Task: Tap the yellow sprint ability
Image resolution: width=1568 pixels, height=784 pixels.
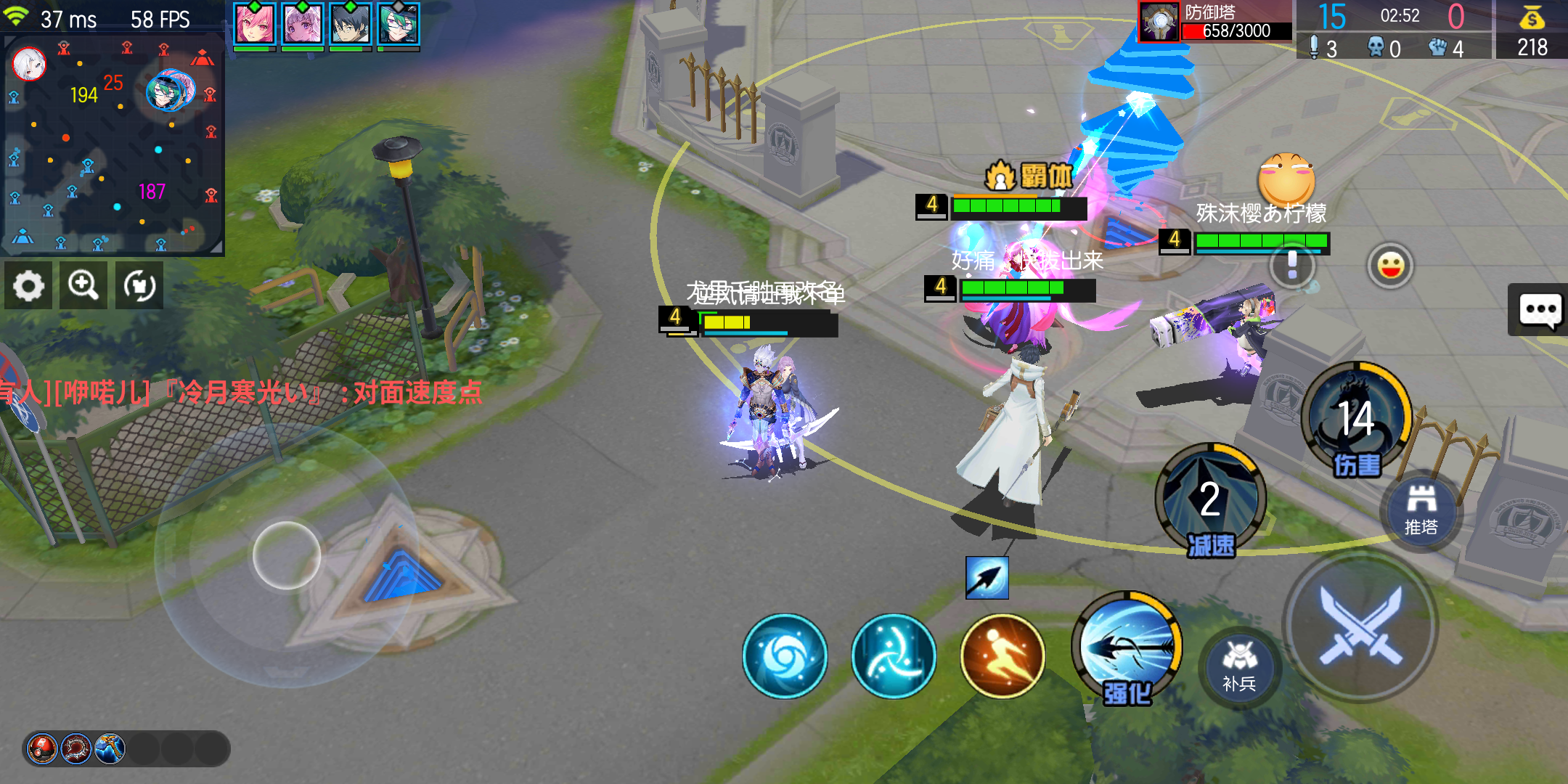Action: (1003, 656)
